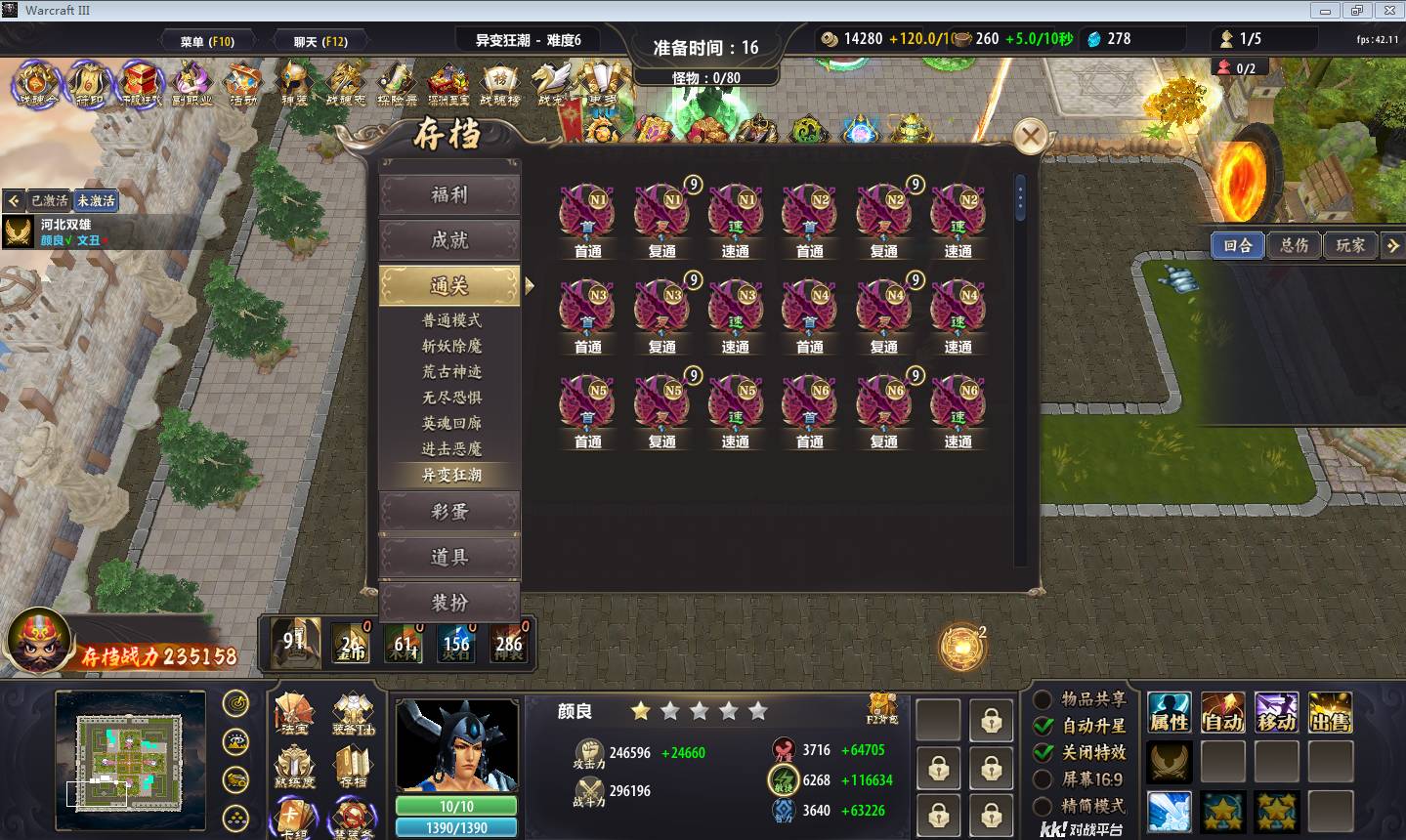Open the 装扮 costume section
Image resolution: width=1406 pixels, height=840 pixels.
[x=449, y=603]
